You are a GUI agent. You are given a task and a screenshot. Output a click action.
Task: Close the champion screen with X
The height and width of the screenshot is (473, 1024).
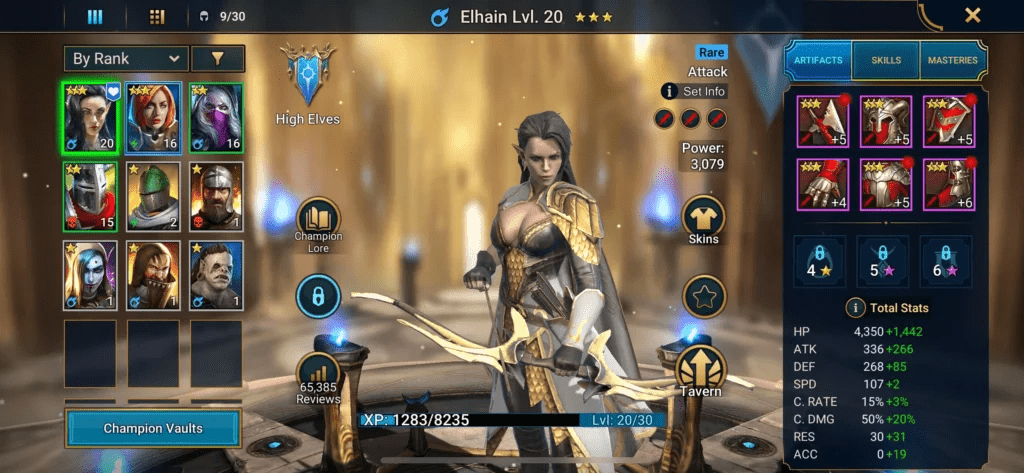tap(972, 15)
